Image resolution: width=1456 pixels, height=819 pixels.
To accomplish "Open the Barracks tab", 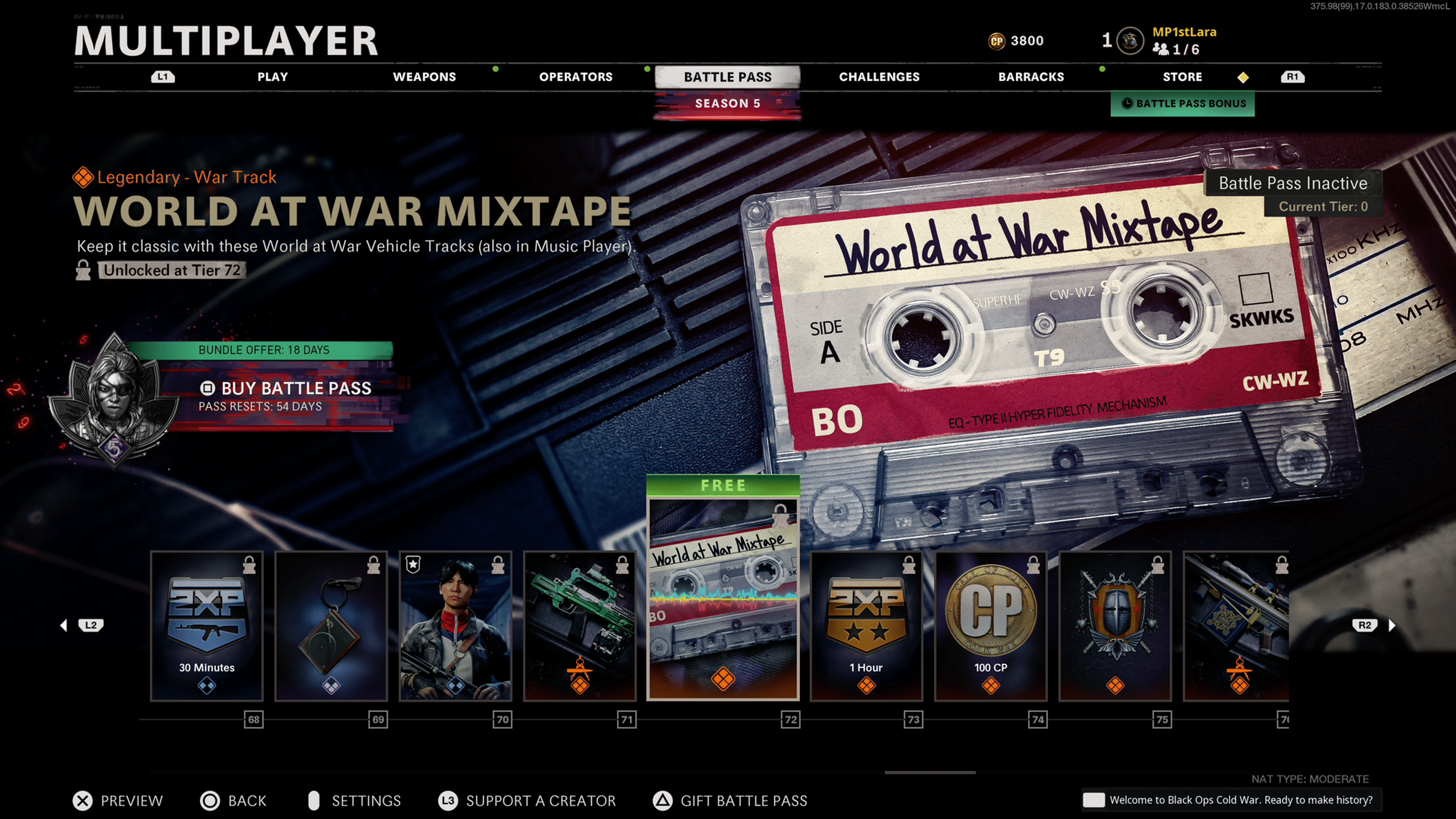I will pyautogui.click(x=1031, y=77).
